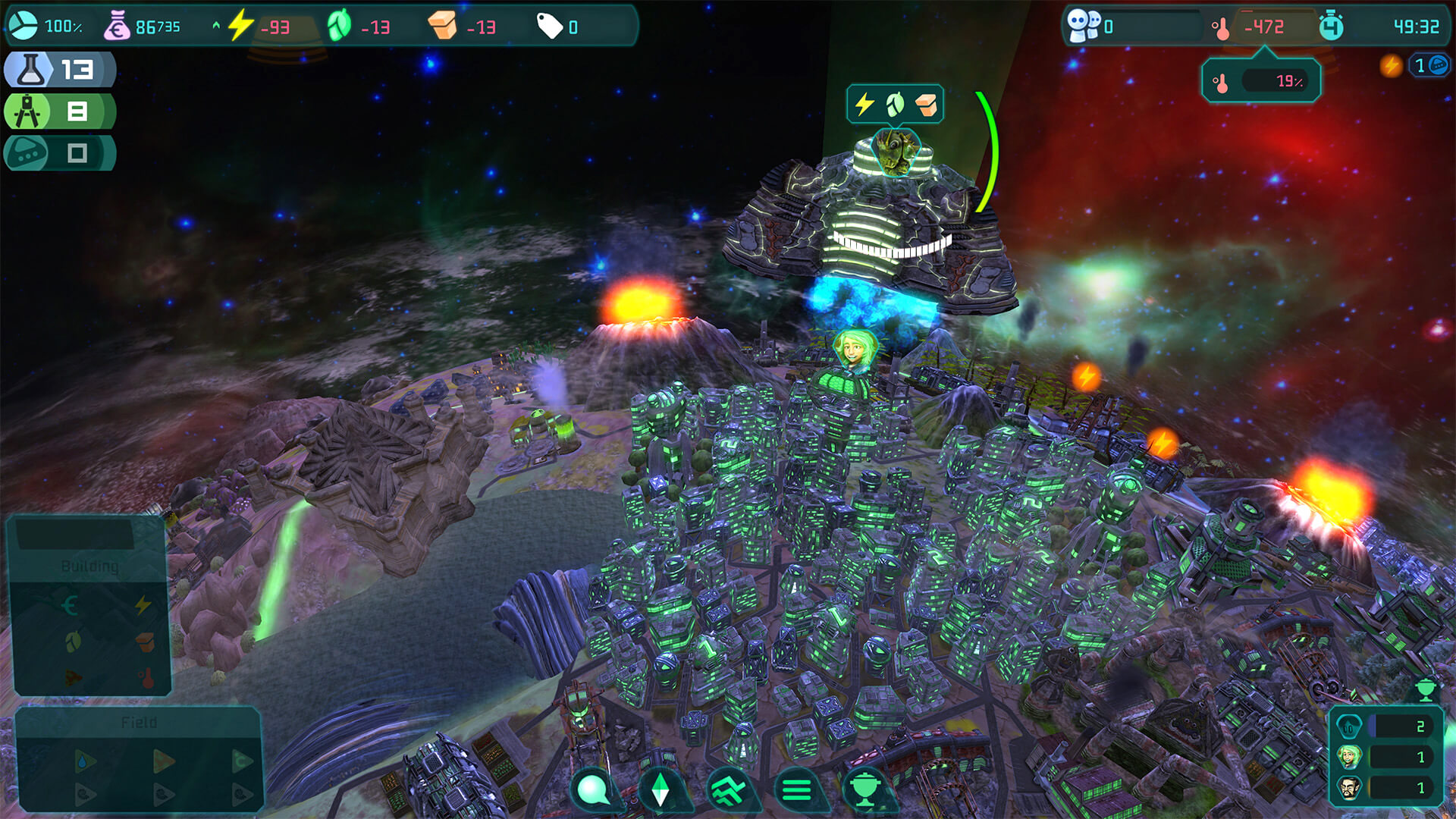Screen dimensions: 1456x819
Task: Select the bearded man portrait in scoreboard
Action: click(1349, 788)
